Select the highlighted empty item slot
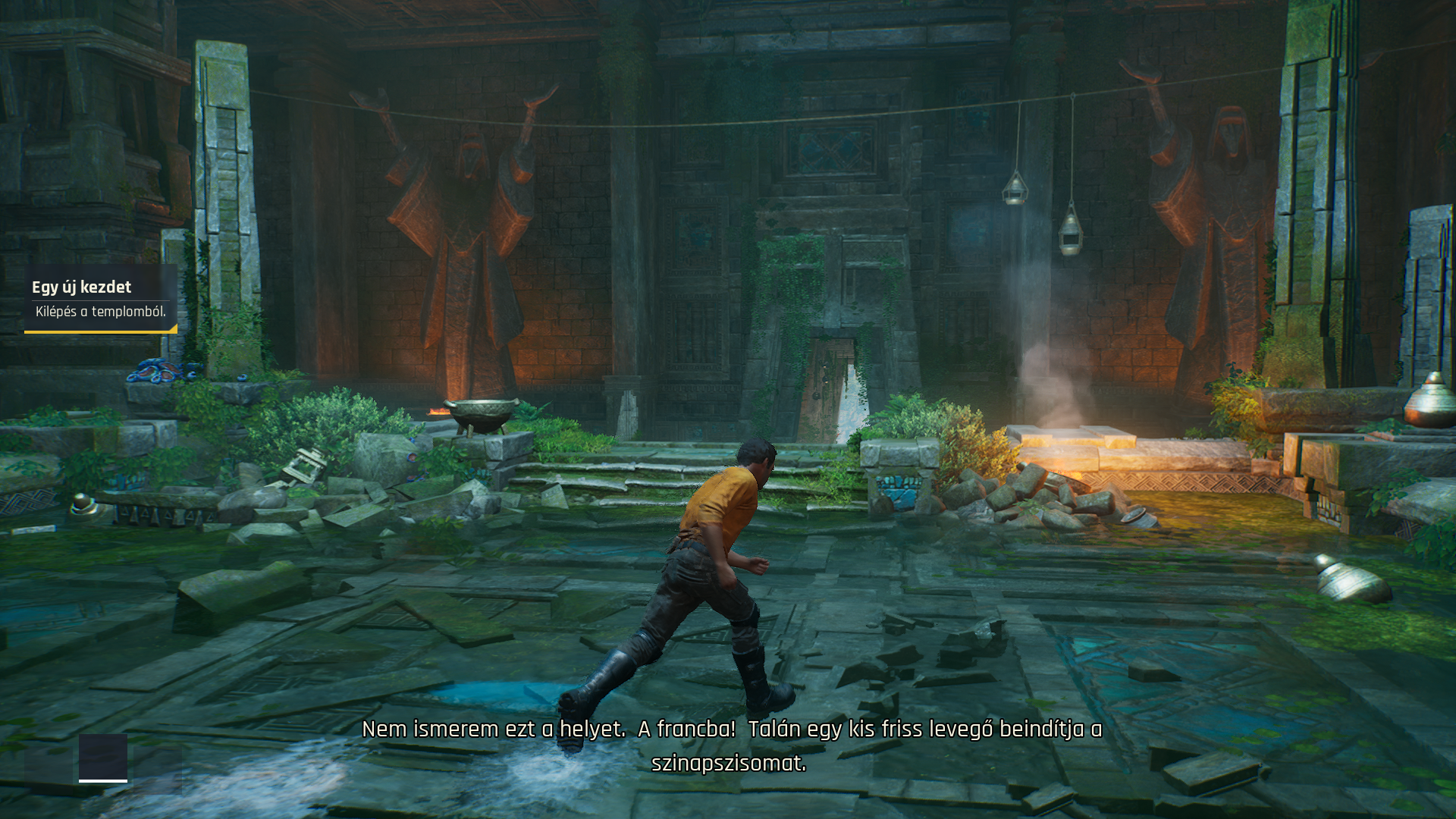Viewport: 1456px width, 819px height. tap(103, 757)
